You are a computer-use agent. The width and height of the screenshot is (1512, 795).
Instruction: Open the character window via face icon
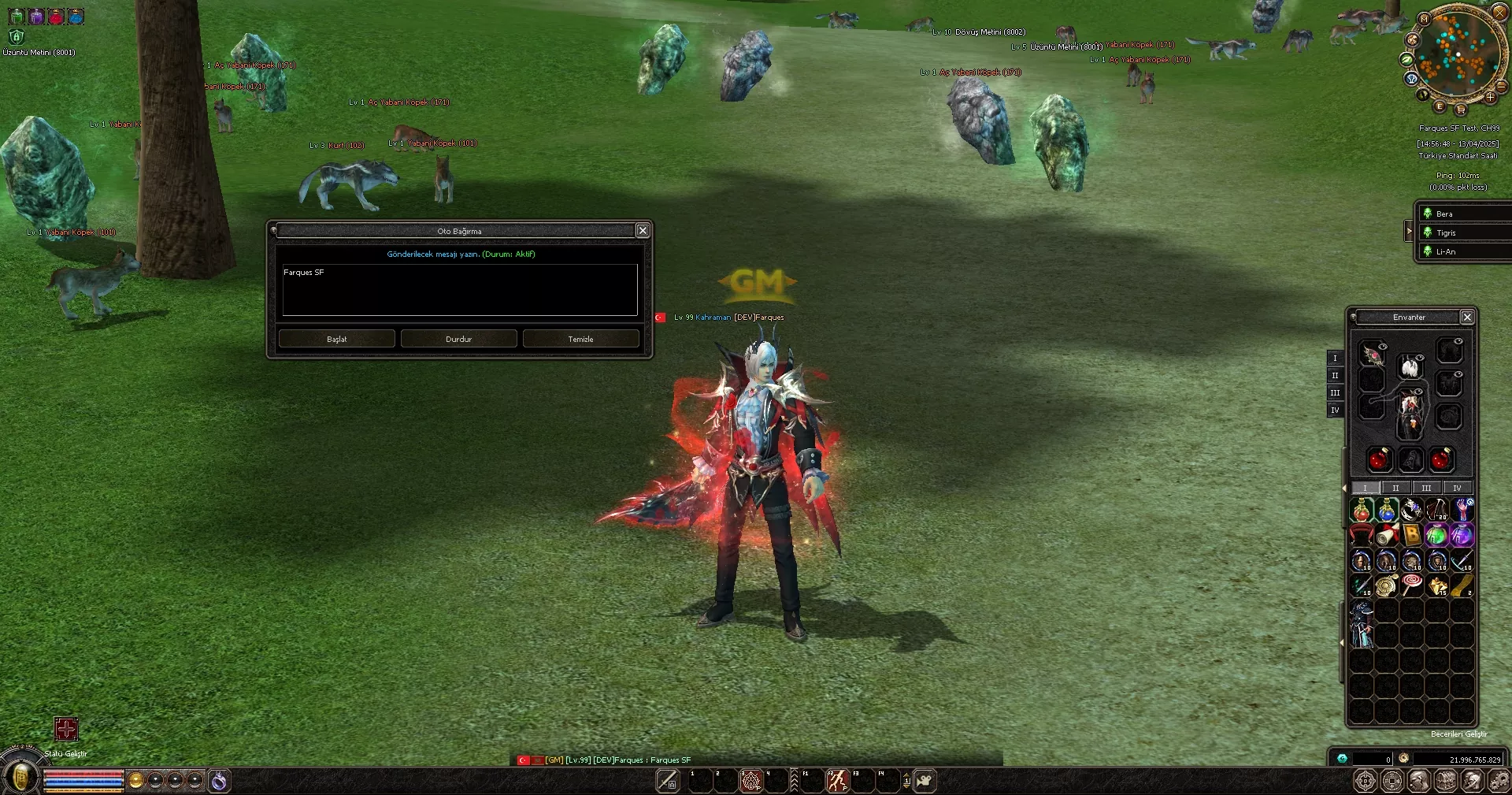pyautogui.click(x=1419, y=780)
